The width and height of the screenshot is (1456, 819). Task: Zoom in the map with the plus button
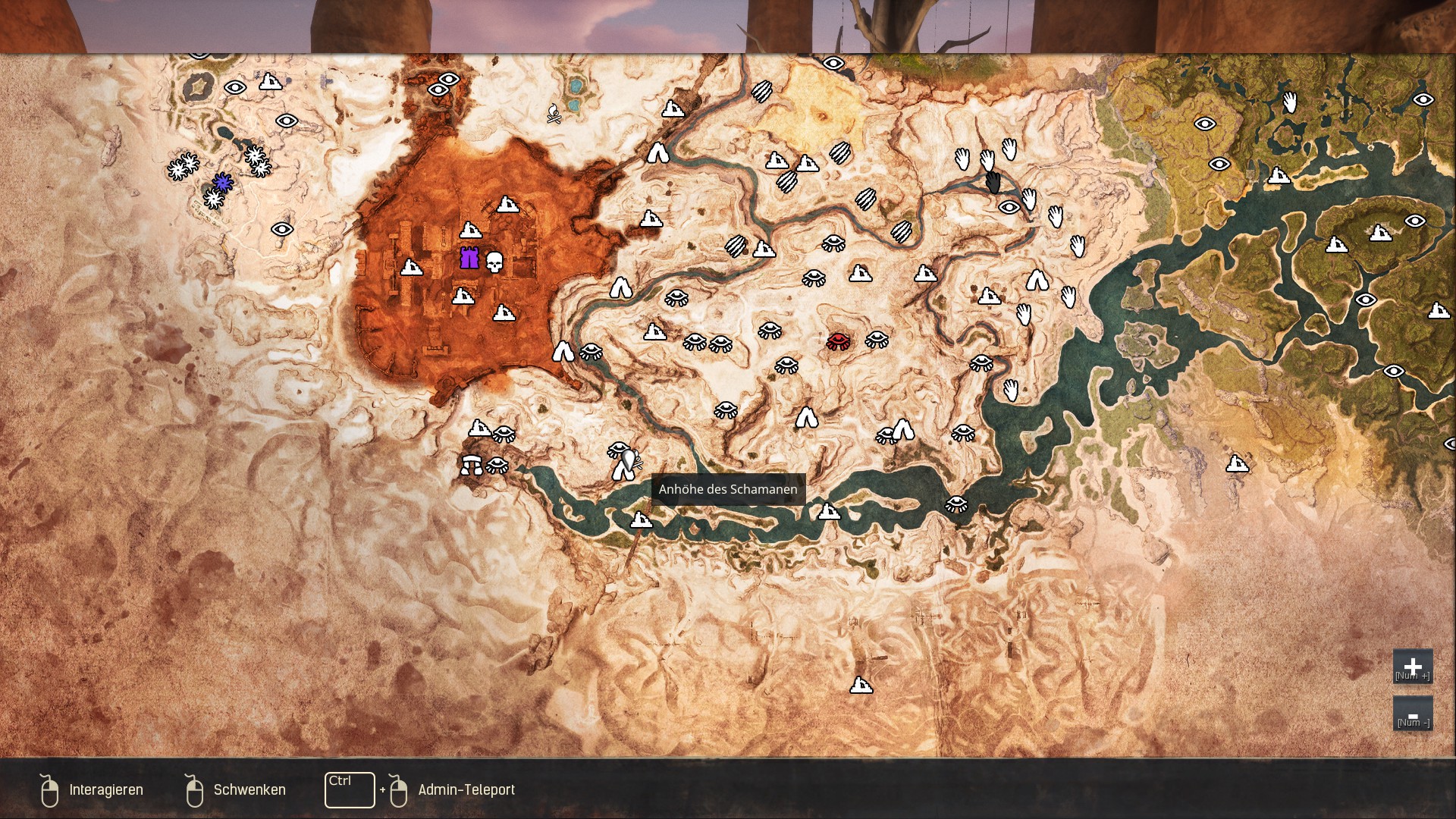tap(1412, 667)
